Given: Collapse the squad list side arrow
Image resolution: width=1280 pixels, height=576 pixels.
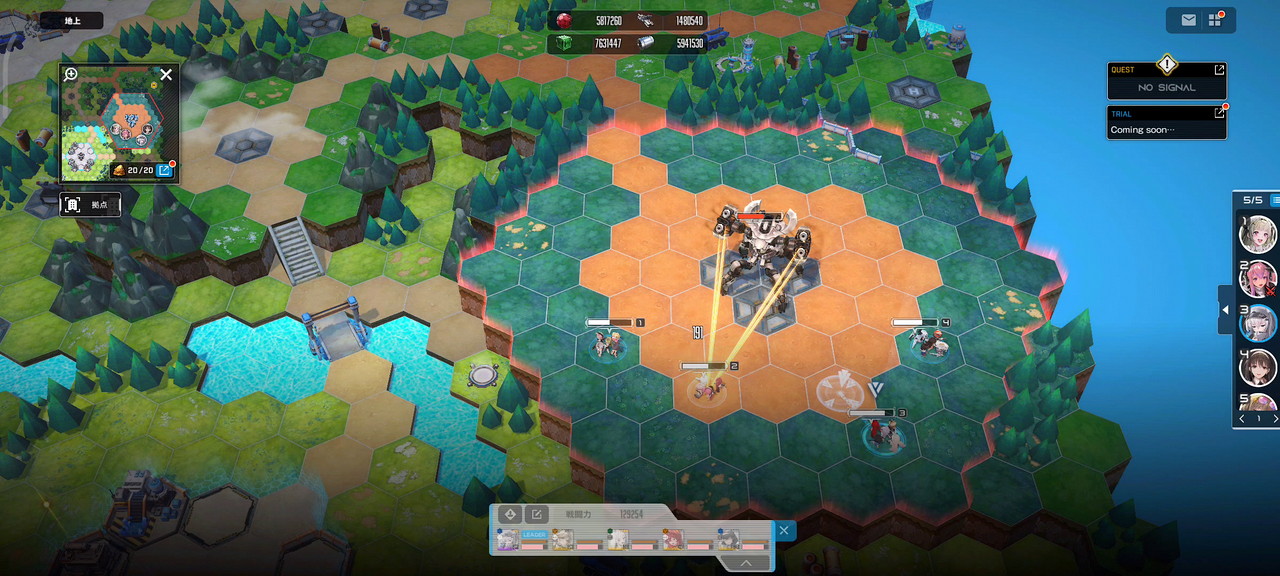Looking at the screenshot, I should [x=1225, y=311].
